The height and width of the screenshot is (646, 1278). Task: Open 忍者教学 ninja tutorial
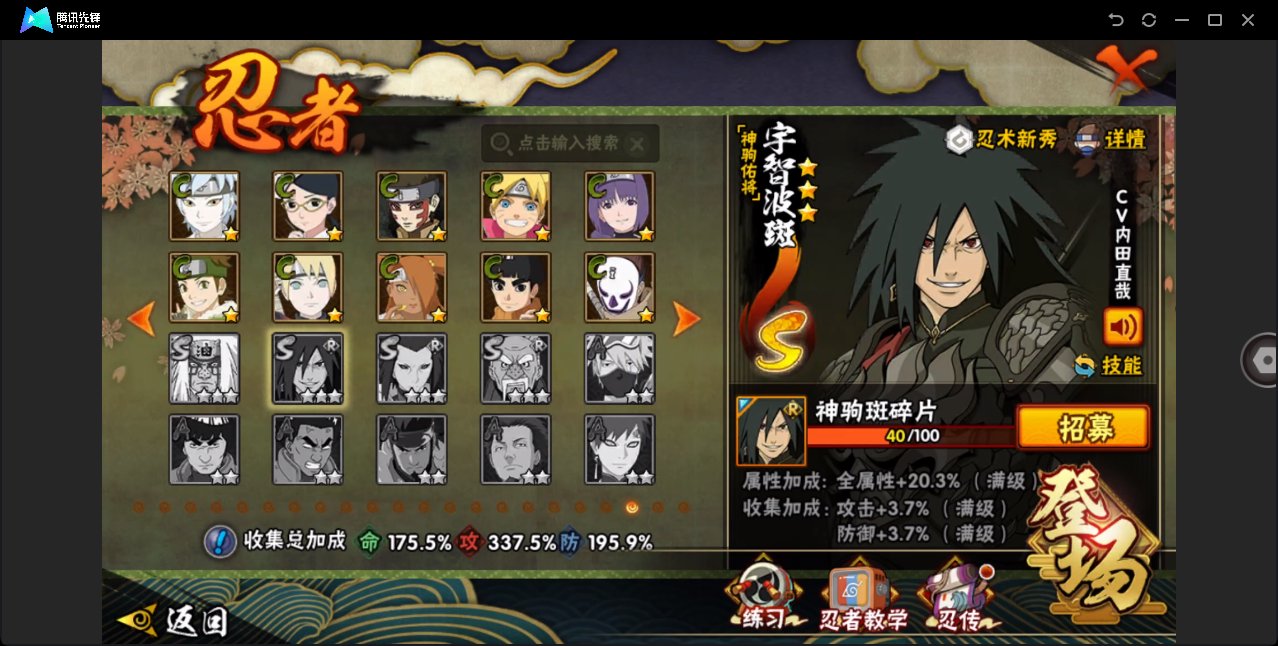863,602
